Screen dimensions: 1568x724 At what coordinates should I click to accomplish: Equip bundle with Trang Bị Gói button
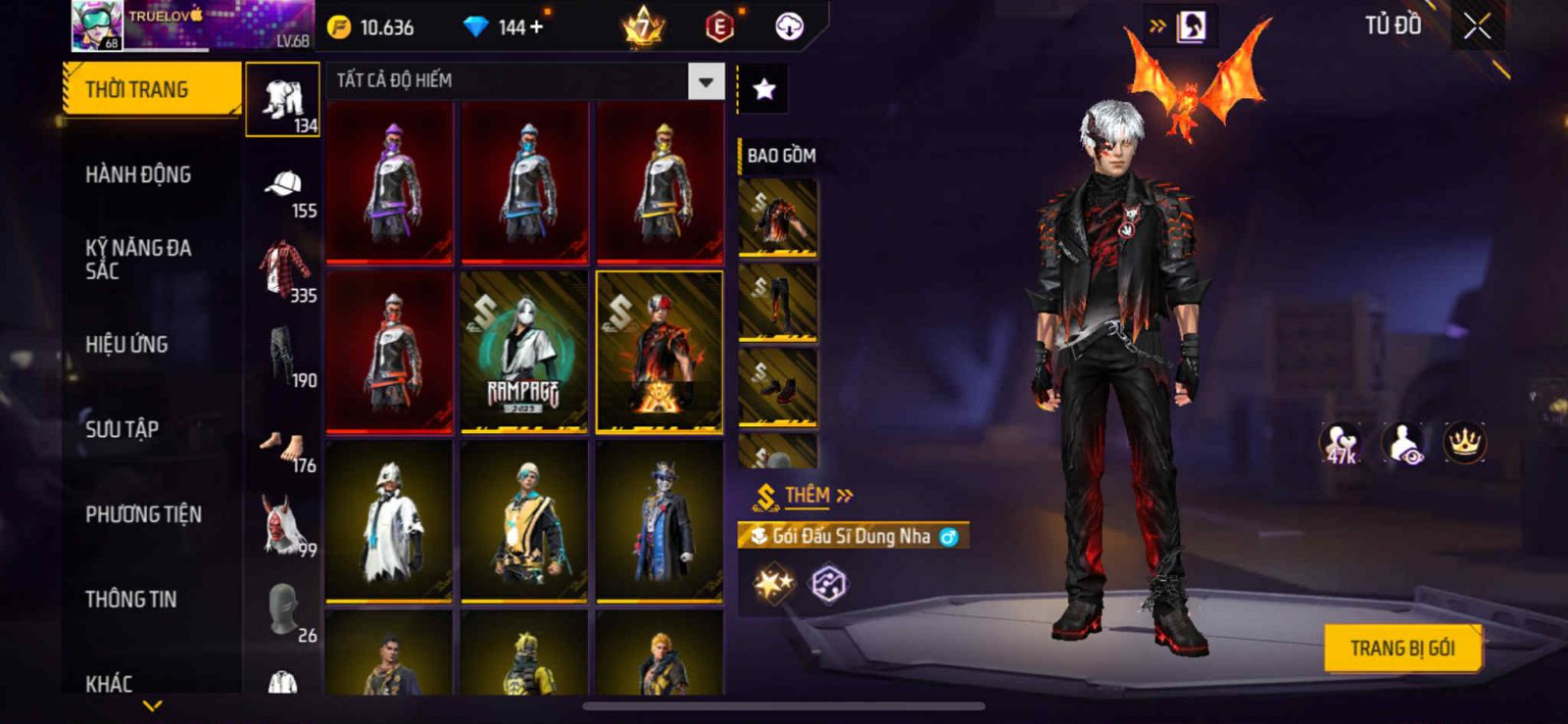pyautogui.click(x=1401, y=649)
